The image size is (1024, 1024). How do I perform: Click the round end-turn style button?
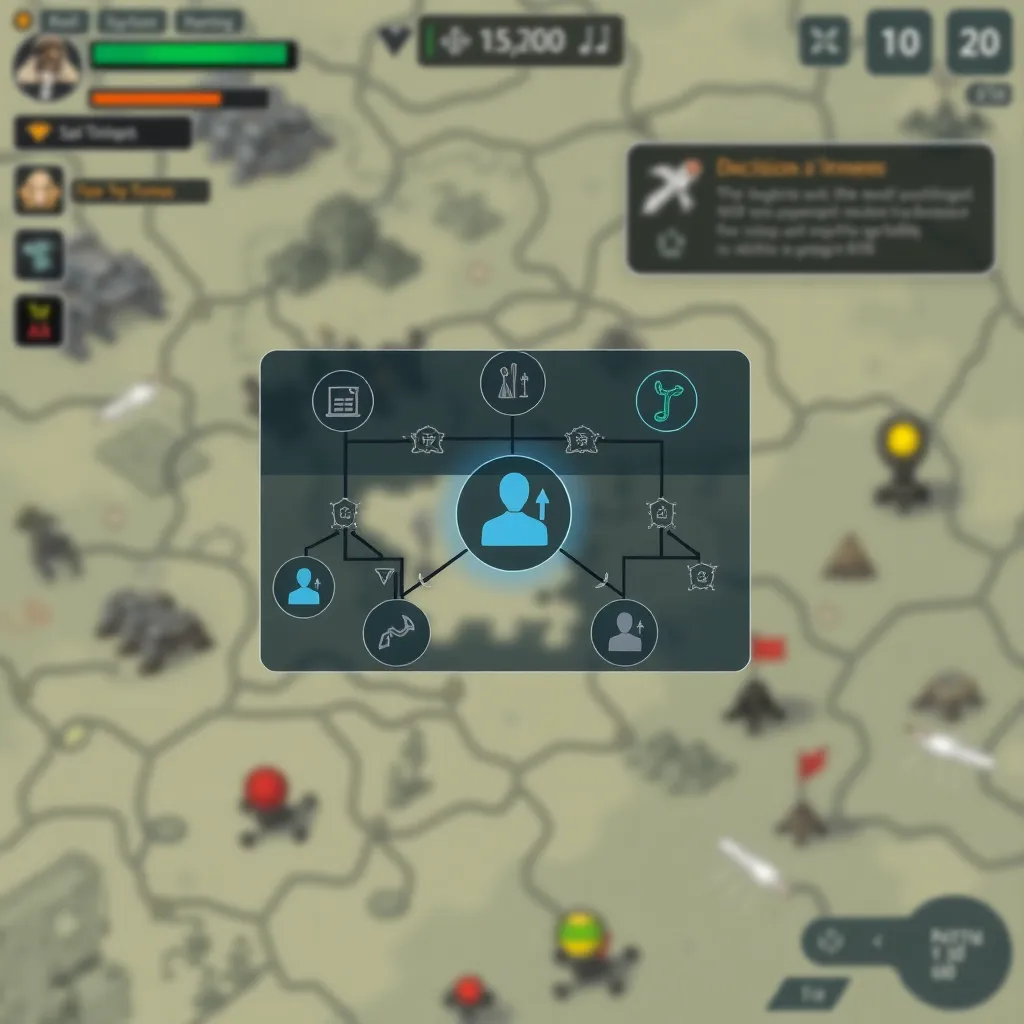point(956,950)
